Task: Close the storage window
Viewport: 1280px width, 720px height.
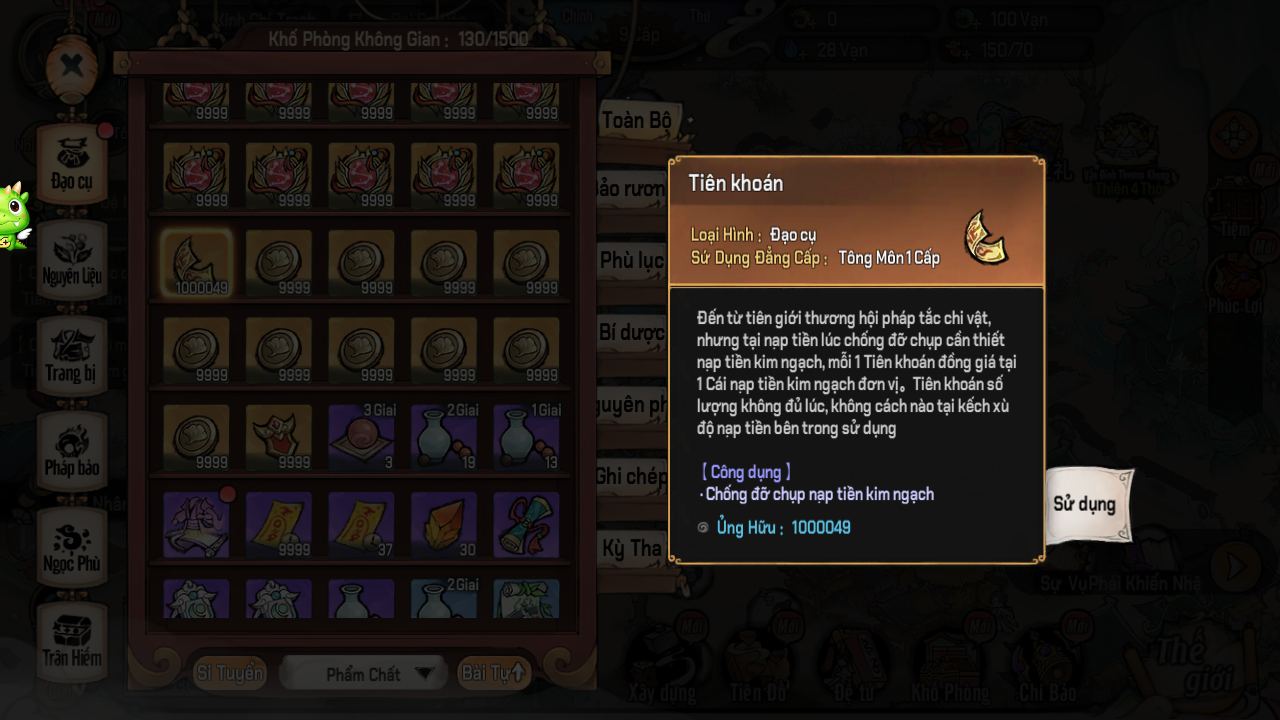Action: point(71,67)
